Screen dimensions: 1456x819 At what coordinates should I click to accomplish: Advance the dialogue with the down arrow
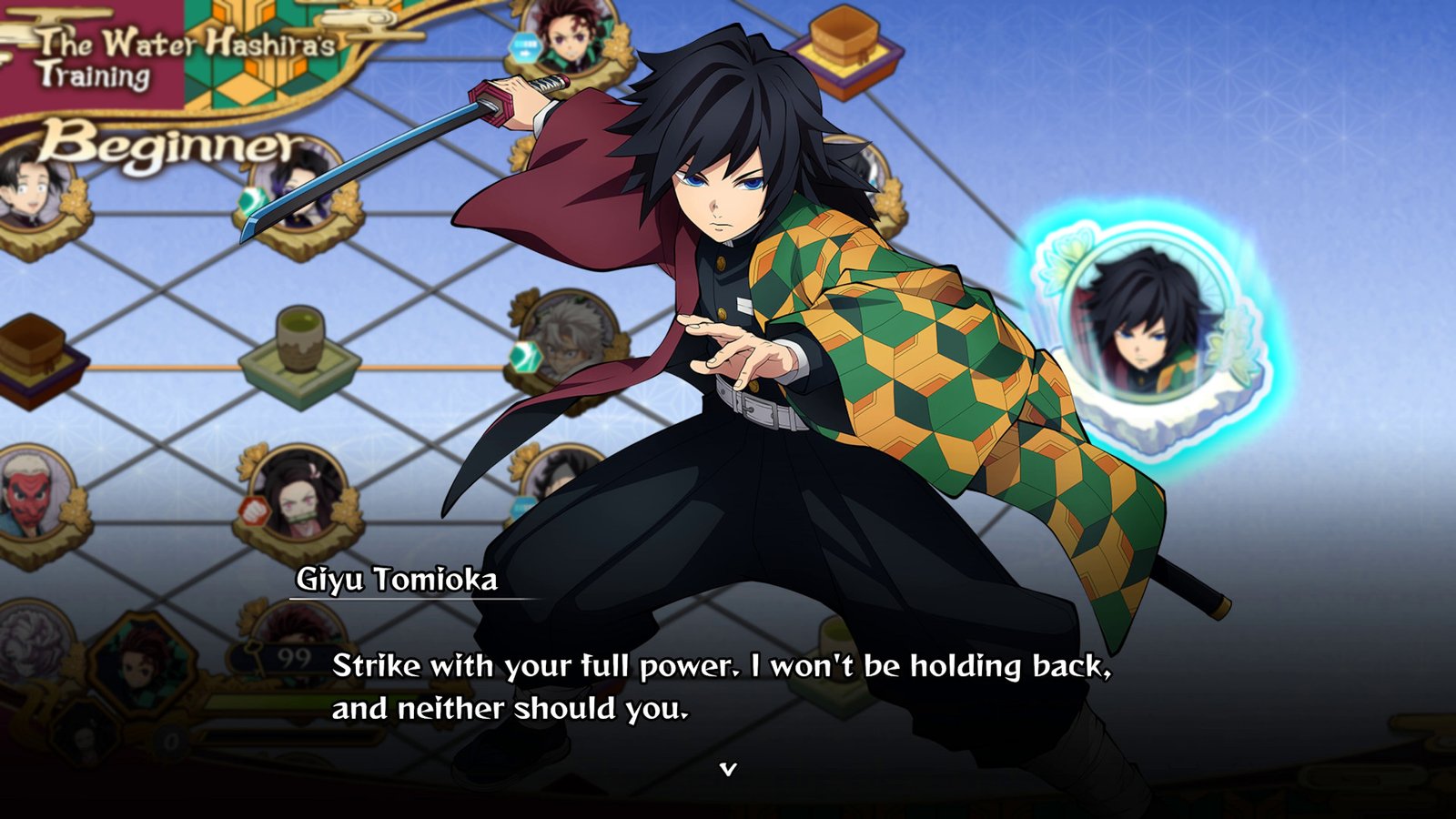point(727,770)
